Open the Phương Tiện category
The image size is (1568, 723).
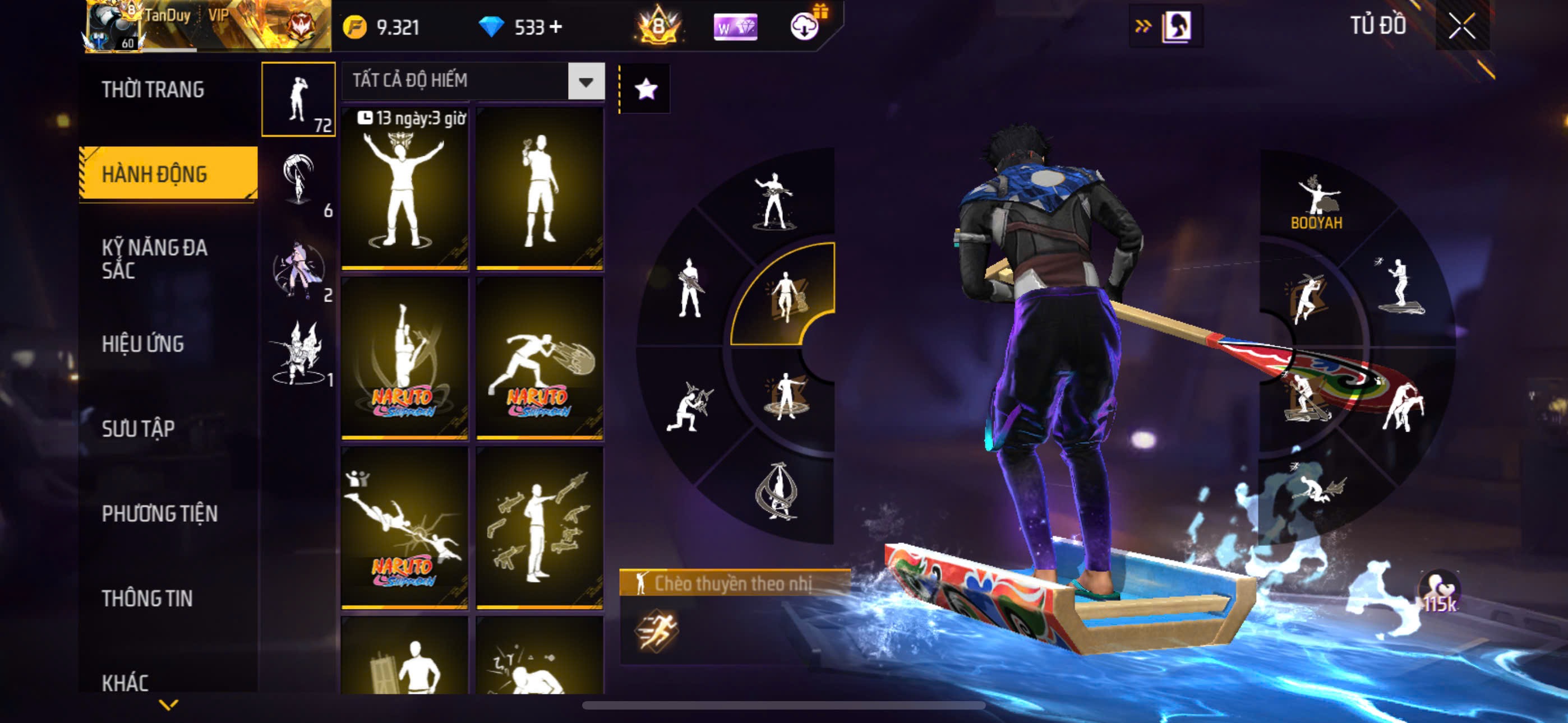[159, 513]
